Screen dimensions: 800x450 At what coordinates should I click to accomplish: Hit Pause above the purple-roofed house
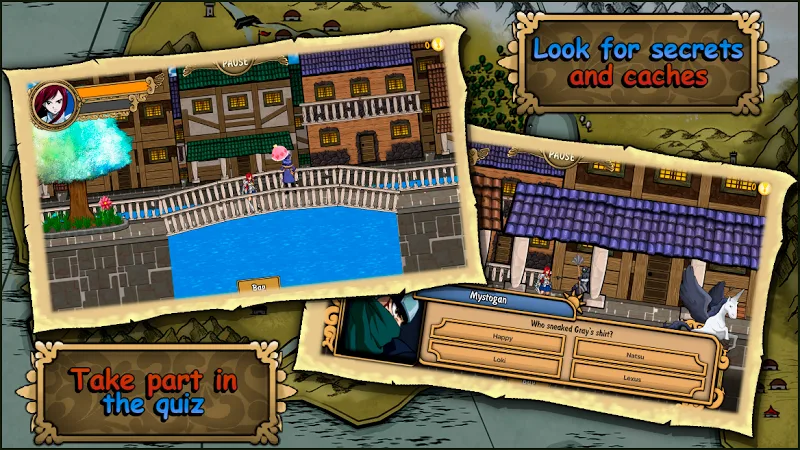[x=563, y=157]
